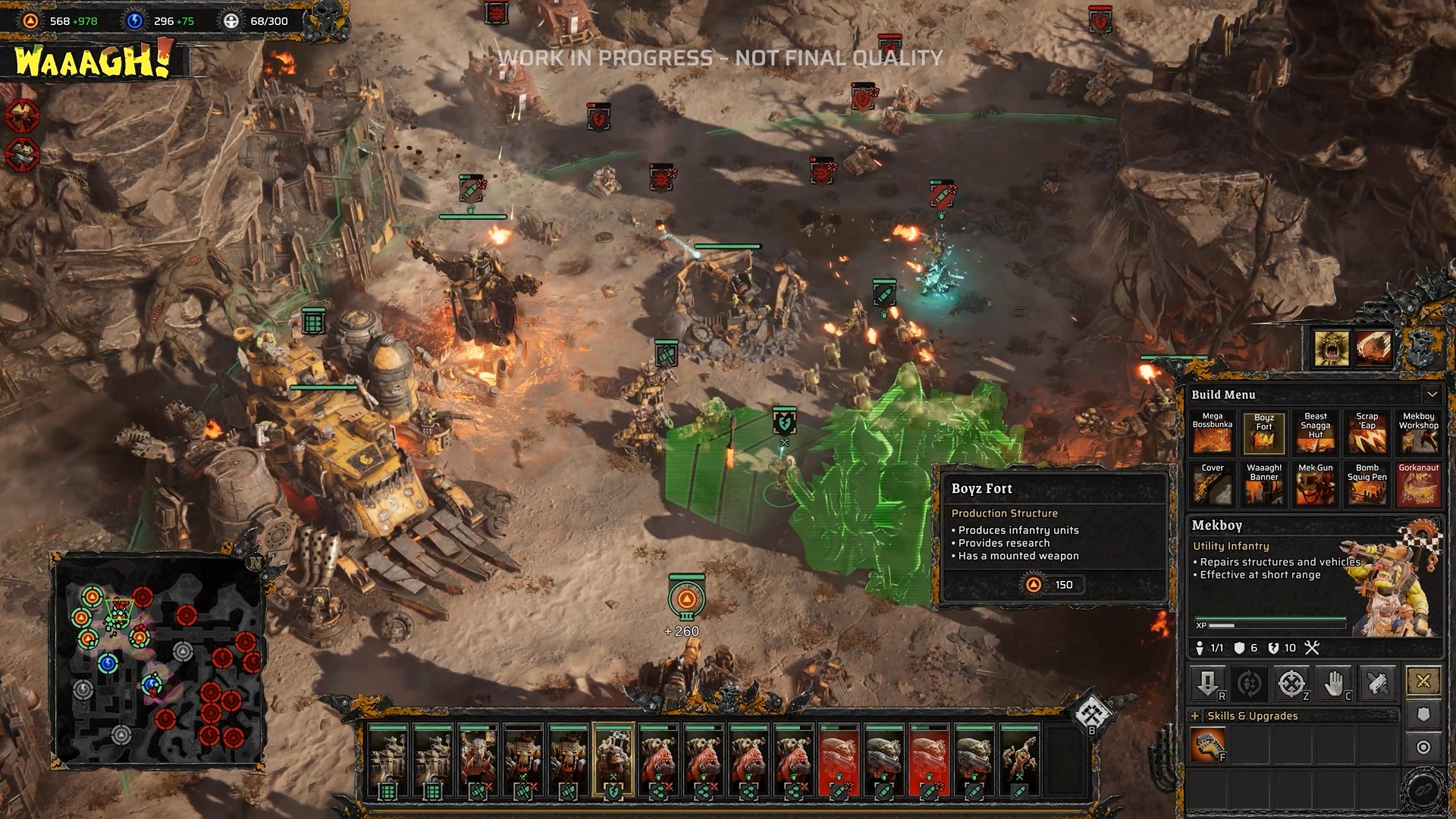Select the Mek Gun build option
Image resolution: width=1456 pixels, height=819 pixels.
click(x=1315, y=485)
